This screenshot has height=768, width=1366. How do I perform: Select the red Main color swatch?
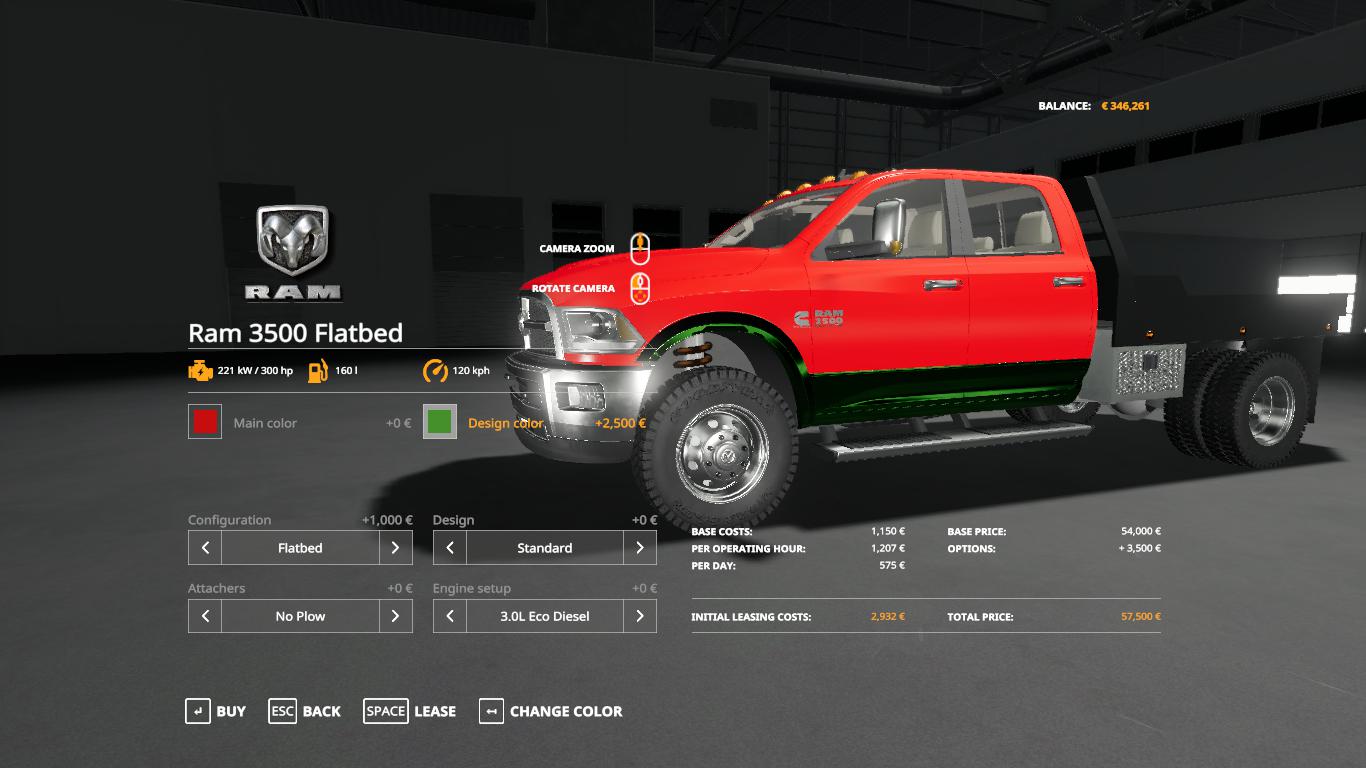(205, 422)
